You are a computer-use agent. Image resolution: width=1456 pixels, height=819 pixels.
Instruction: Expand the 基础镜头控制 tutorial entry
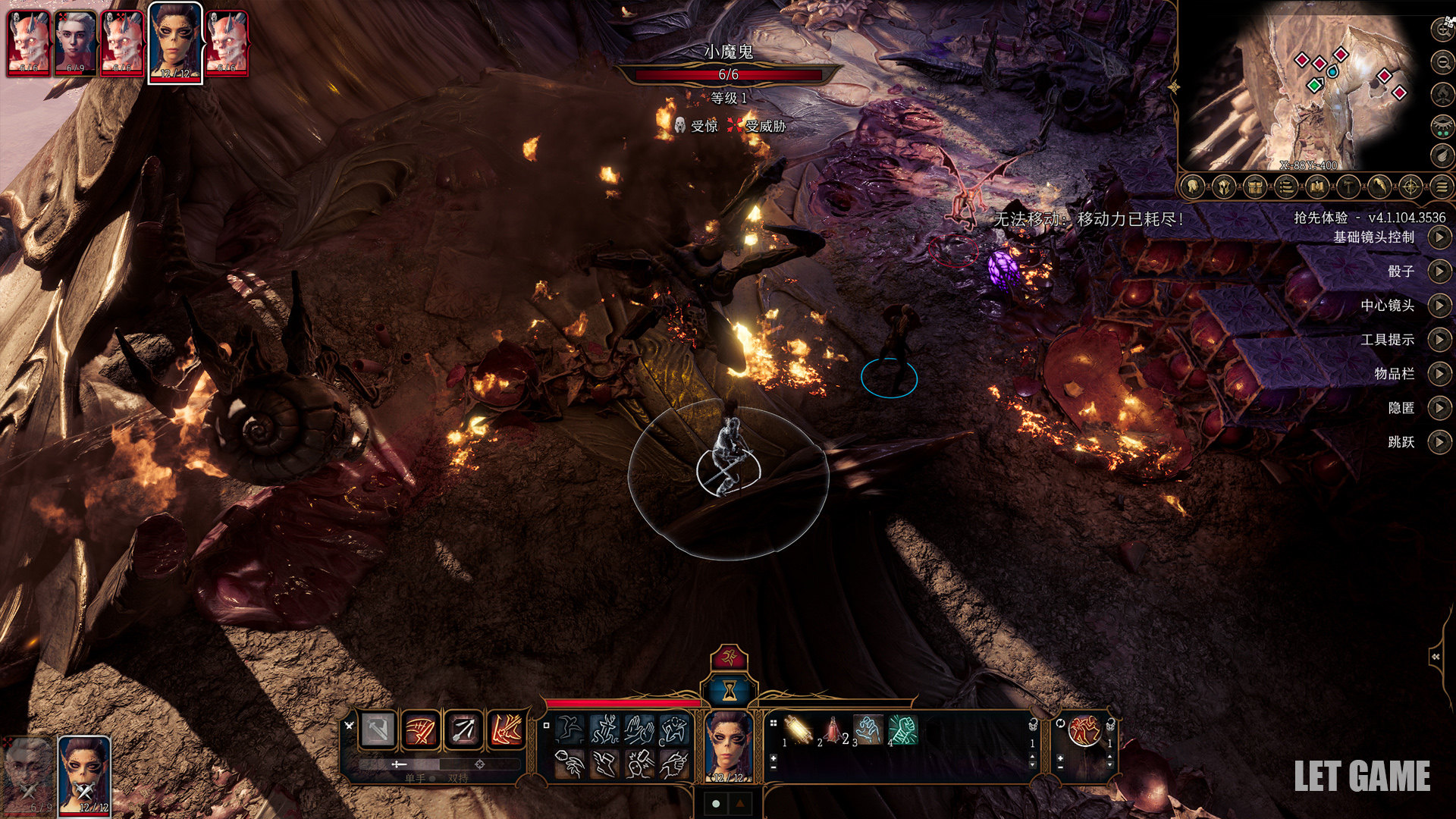(1439, 237)
